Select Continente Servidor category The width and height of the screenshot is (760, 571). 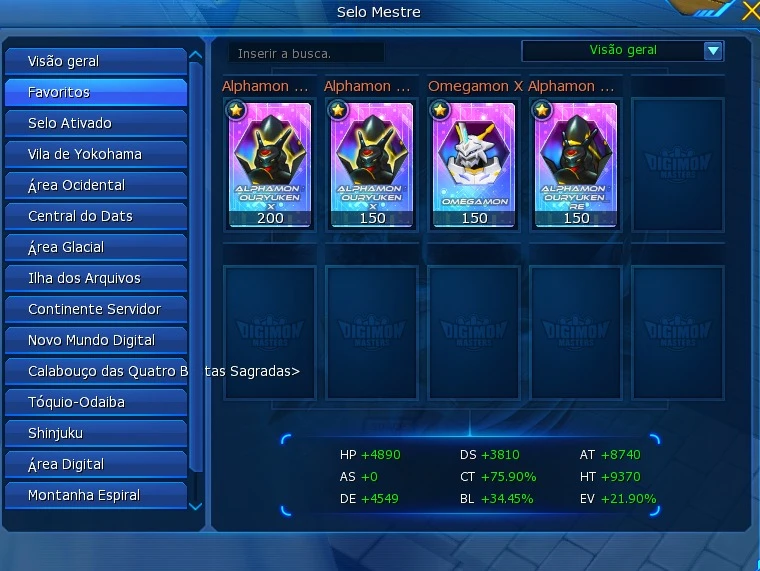95,309
